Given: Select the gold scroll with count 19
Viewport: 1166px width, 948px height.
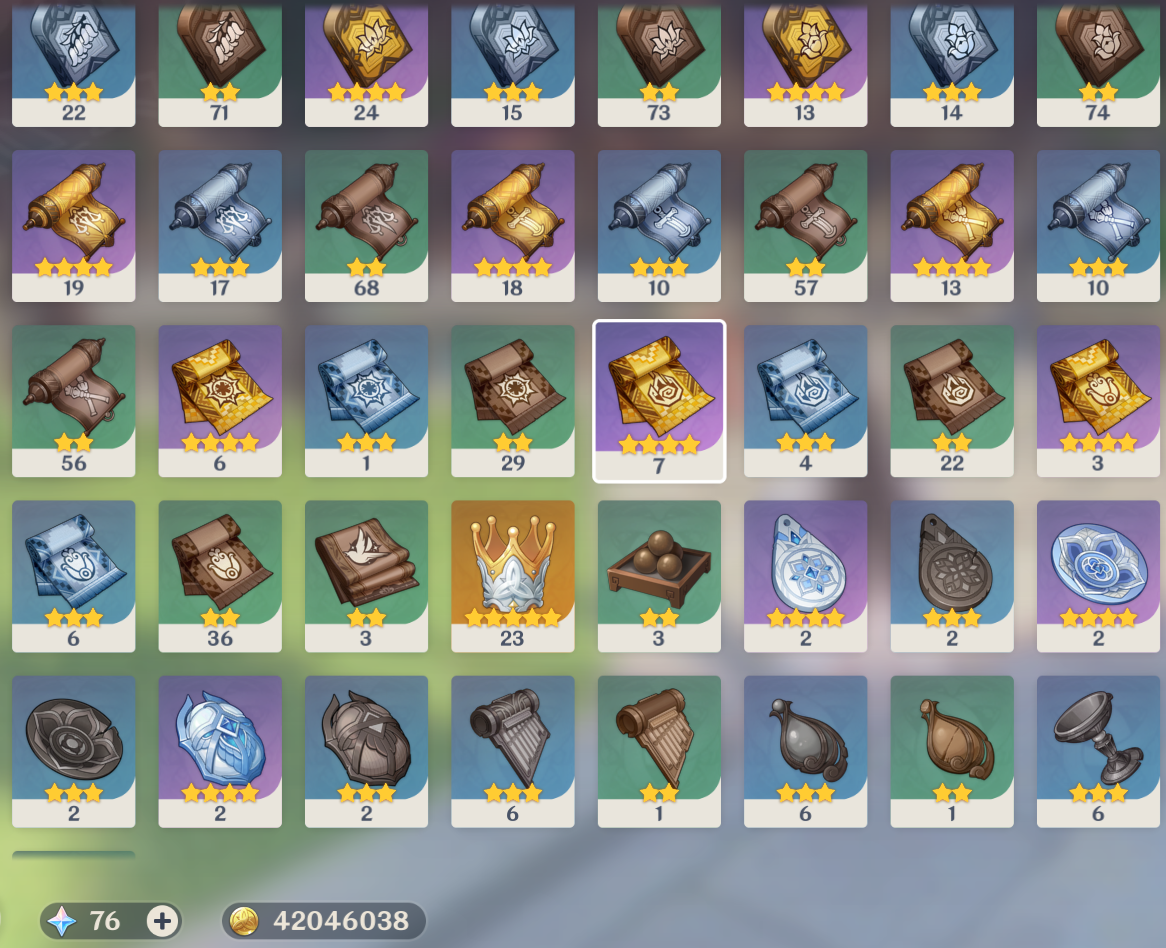Looking at the screenshot, I should click(x=73, y=225).
